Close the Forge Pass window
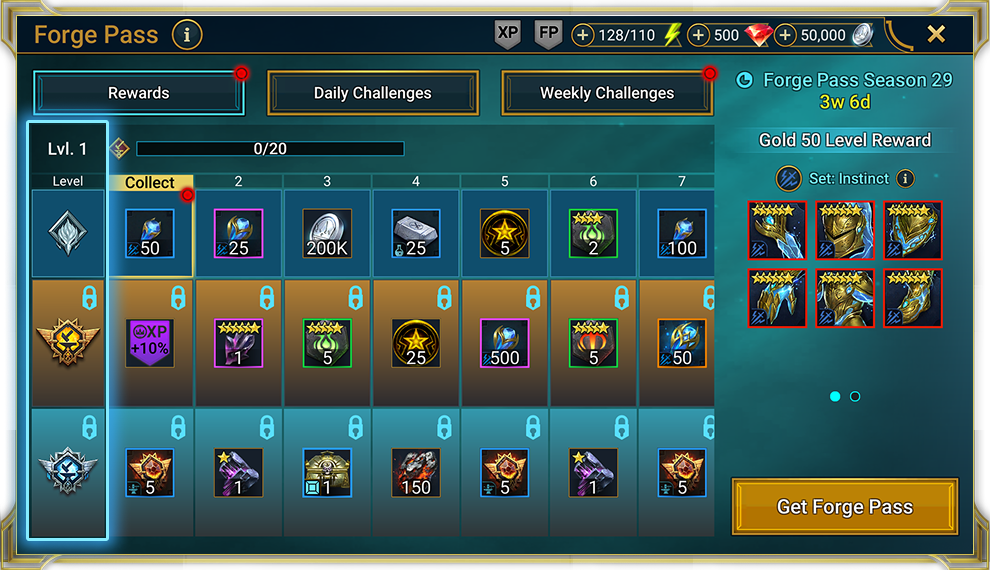The height and width of the screenshot is (570, 990). [936, 34]
